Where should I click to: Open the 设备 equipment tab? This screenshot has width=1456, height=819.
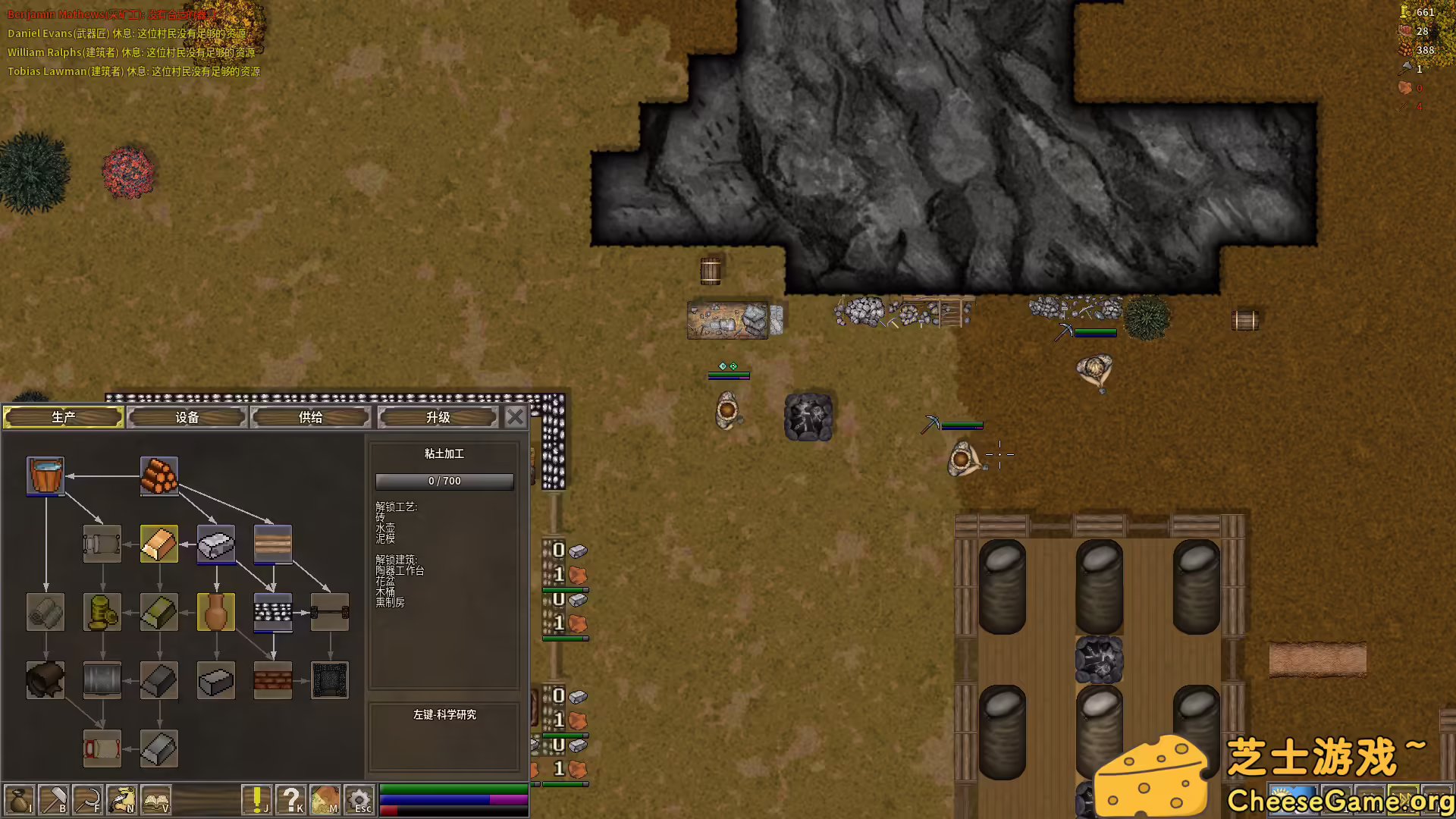pos(187,417)
